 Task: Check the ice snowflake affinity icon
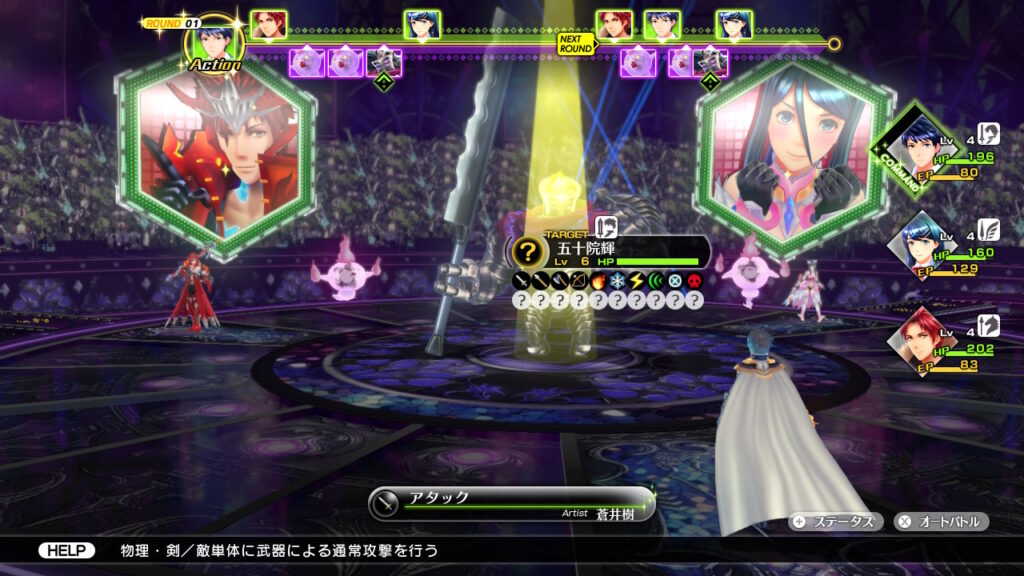[617, 281]
